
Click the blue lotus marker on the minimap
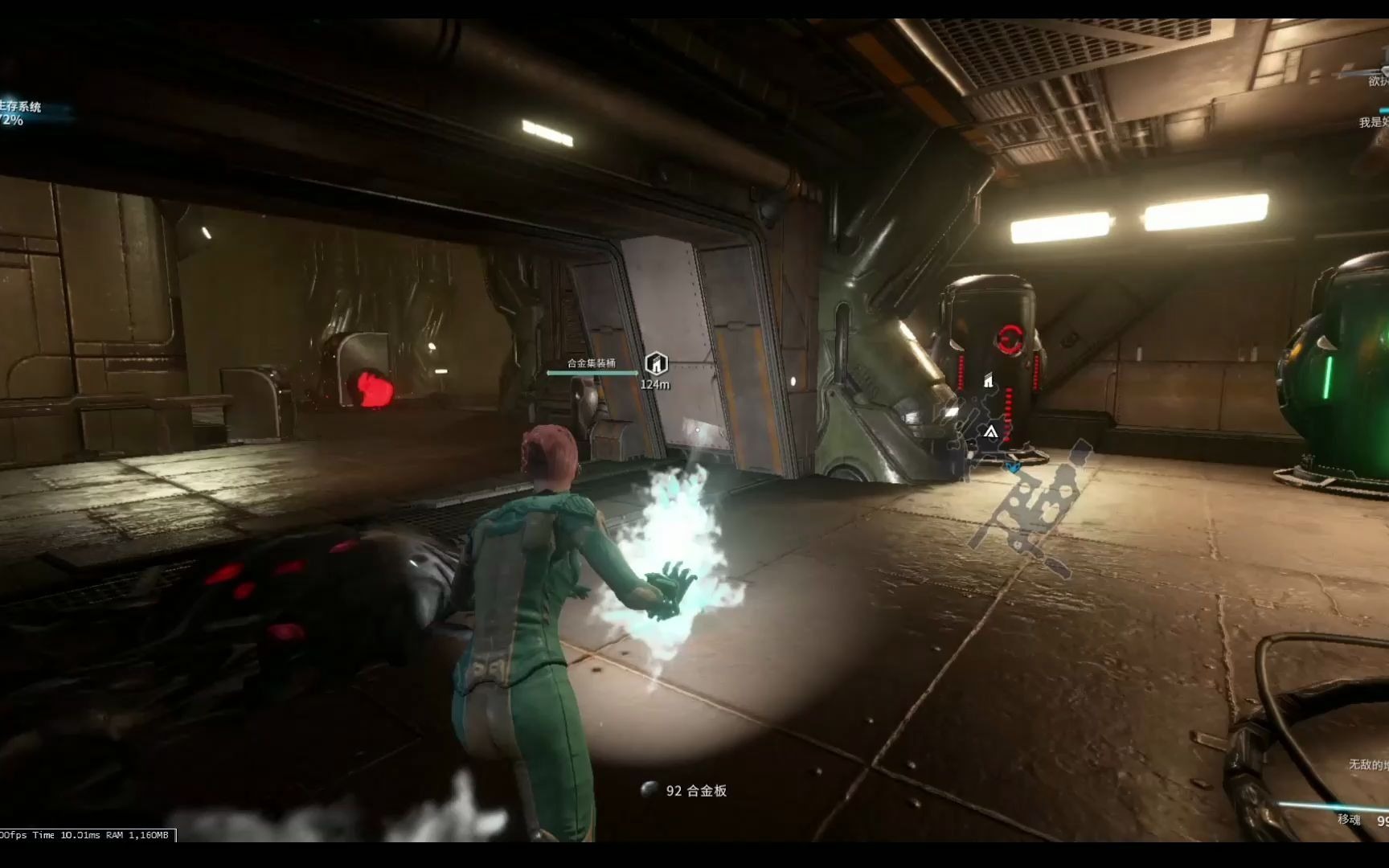coord(1014,466)
